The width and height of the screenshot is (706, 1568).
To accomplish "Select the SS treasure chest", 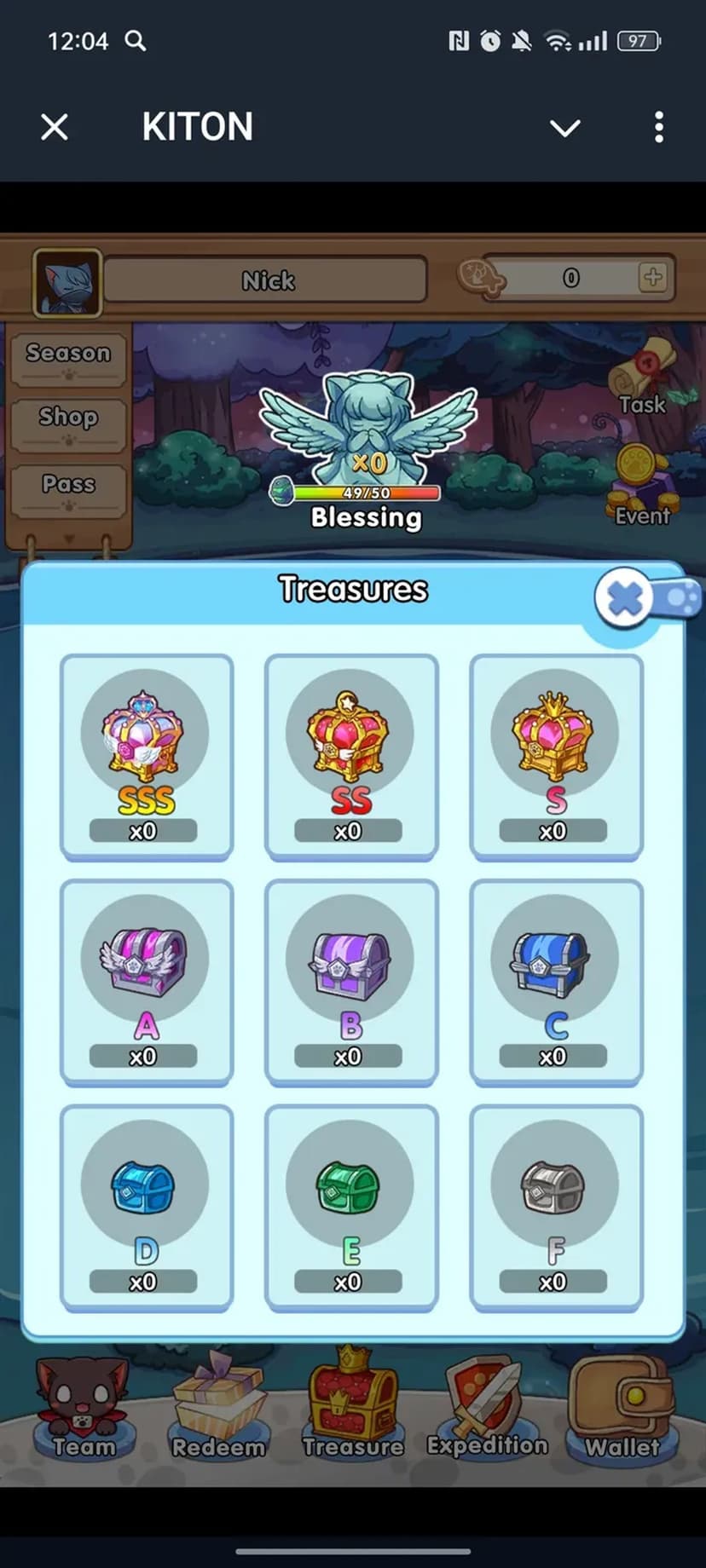I will [x=350, y=756].
